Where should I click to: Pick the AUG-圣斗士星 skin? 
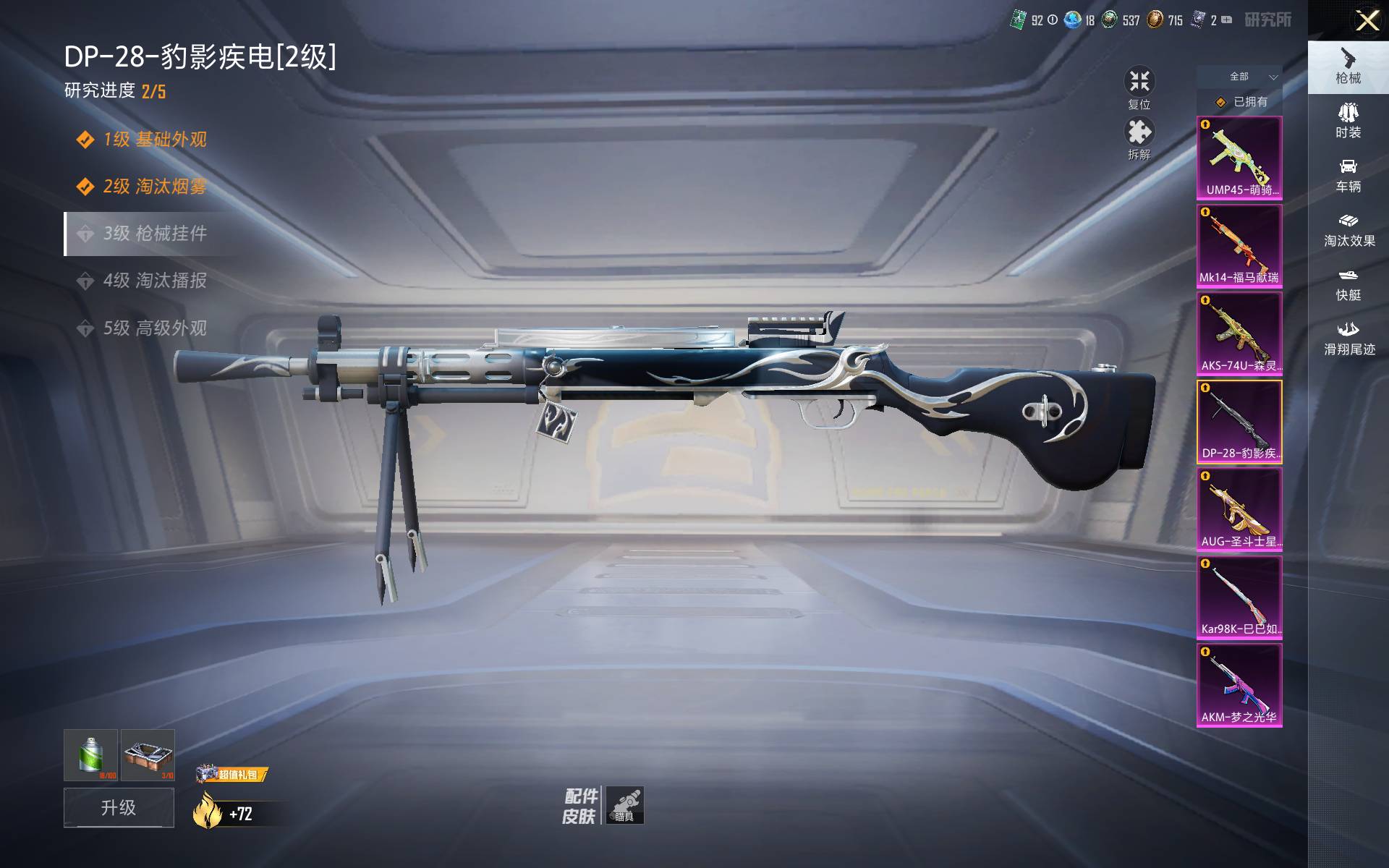(1239, 509)
